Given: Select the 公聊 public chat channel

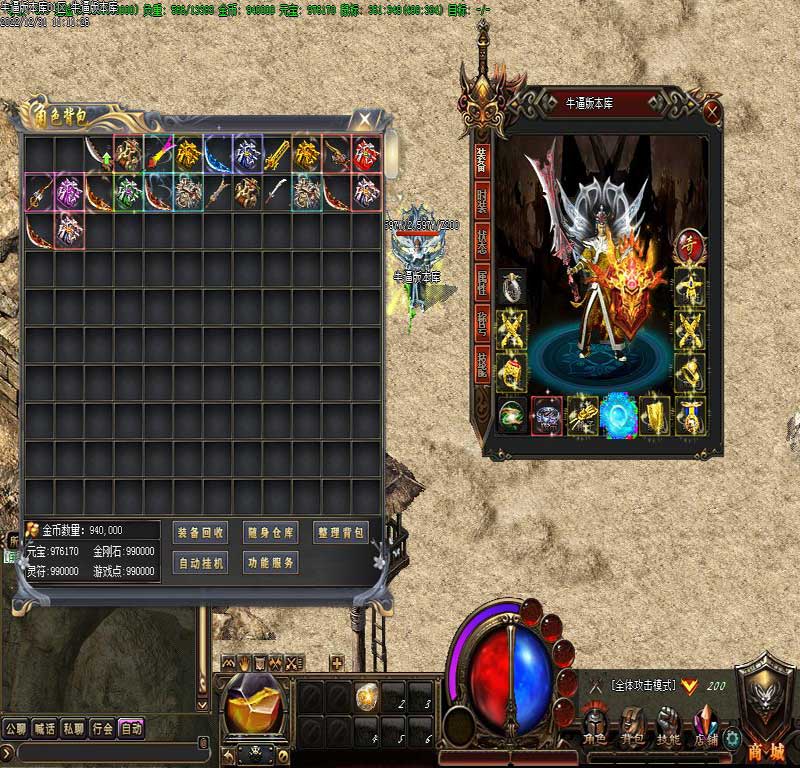Looking at the screenshot, I should pos(15,729).
